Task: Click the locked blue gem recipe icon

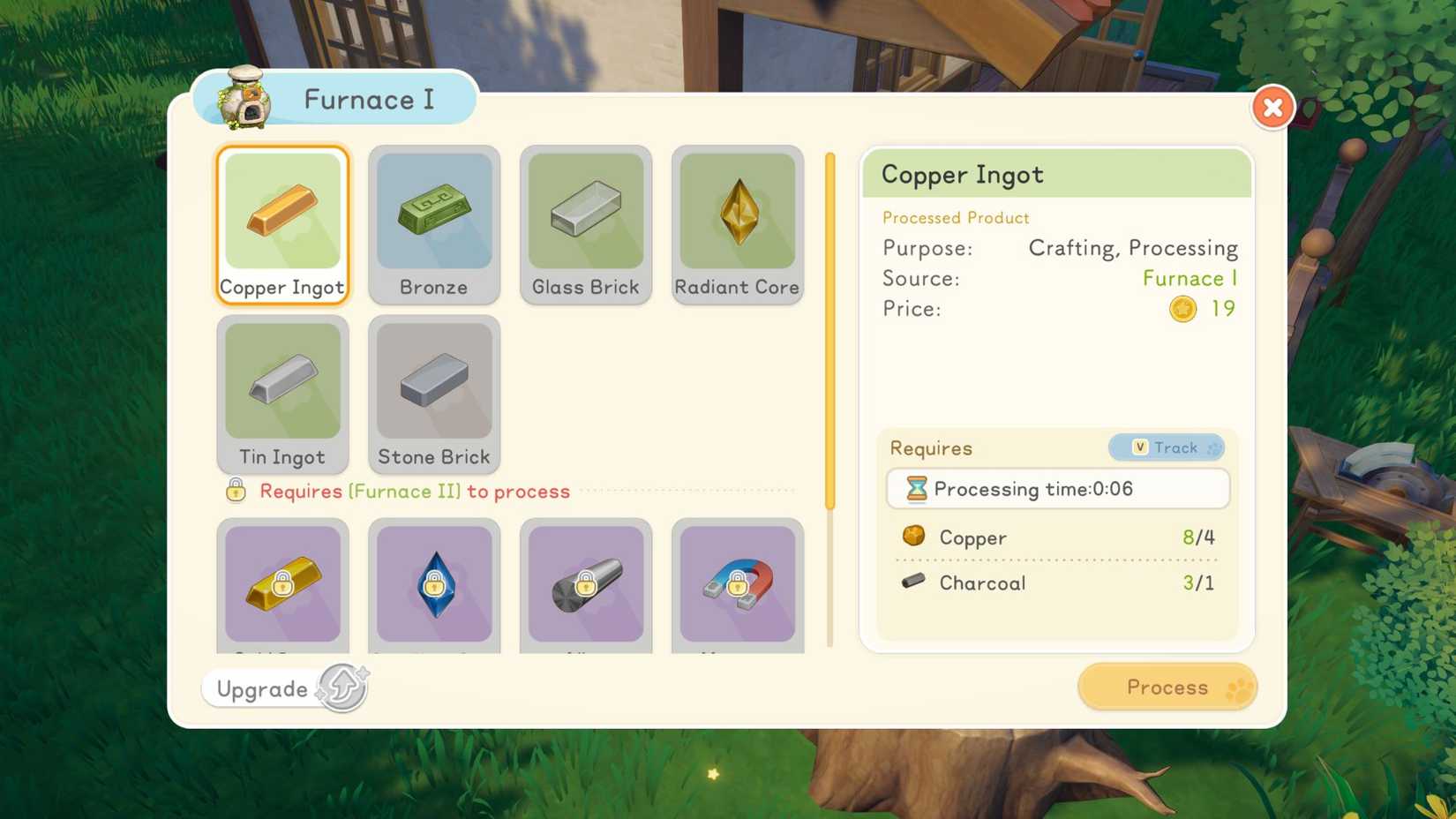Action: (x=434, y=584)
